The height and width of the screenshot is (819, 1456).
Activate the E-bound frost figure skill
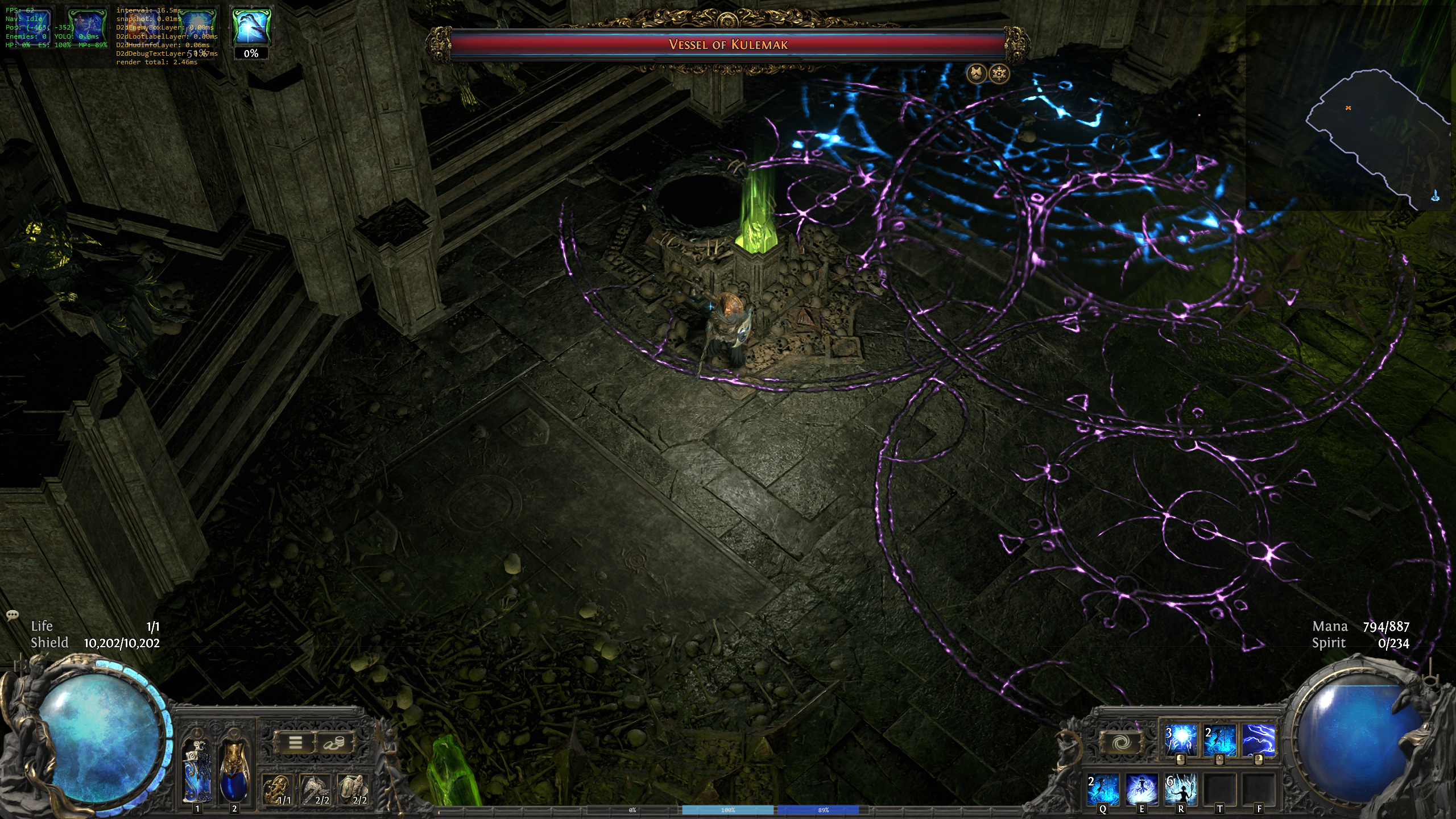1141,789
